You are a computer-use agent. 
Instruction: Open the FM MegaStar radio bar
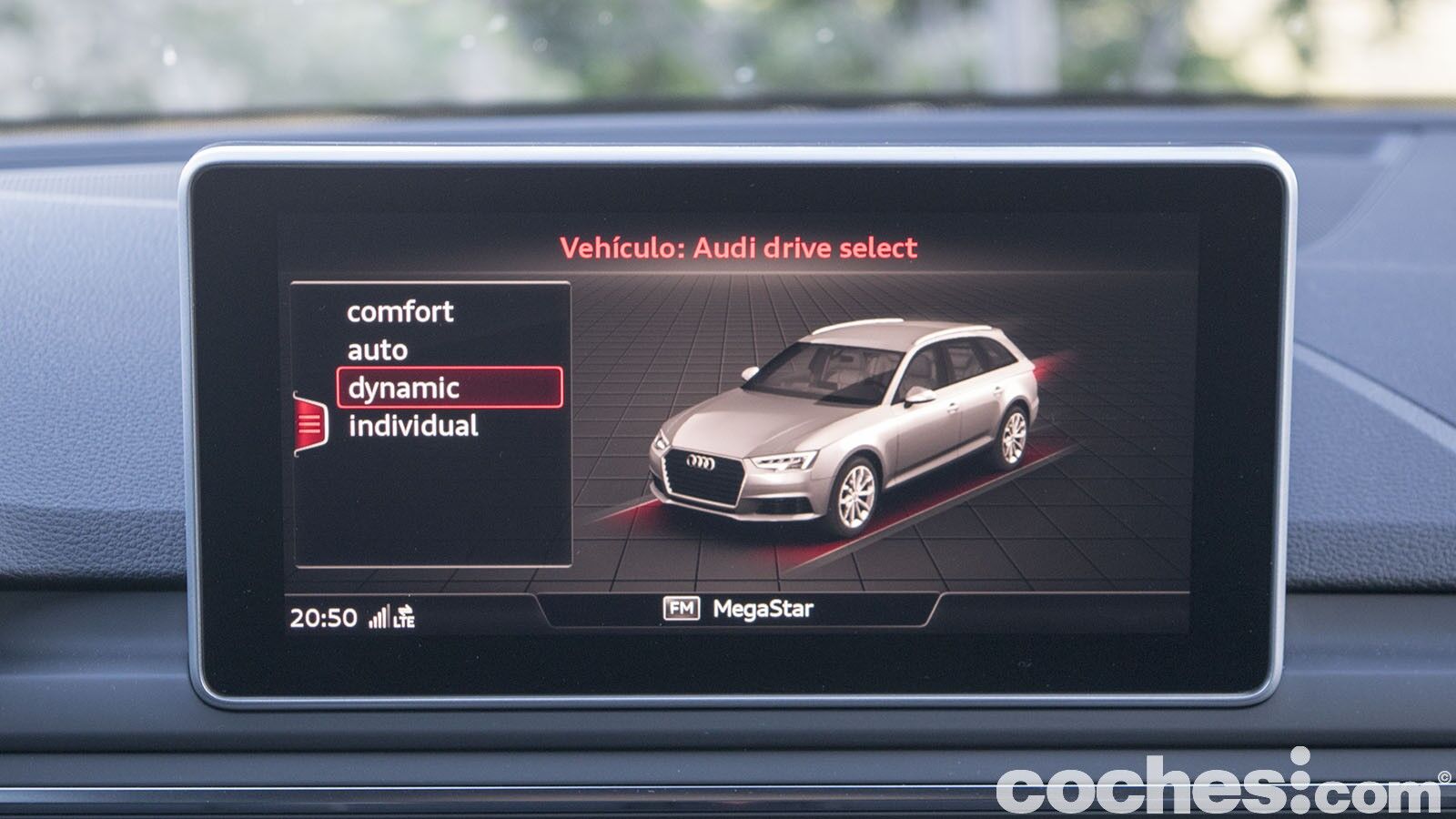click(738, 609)
